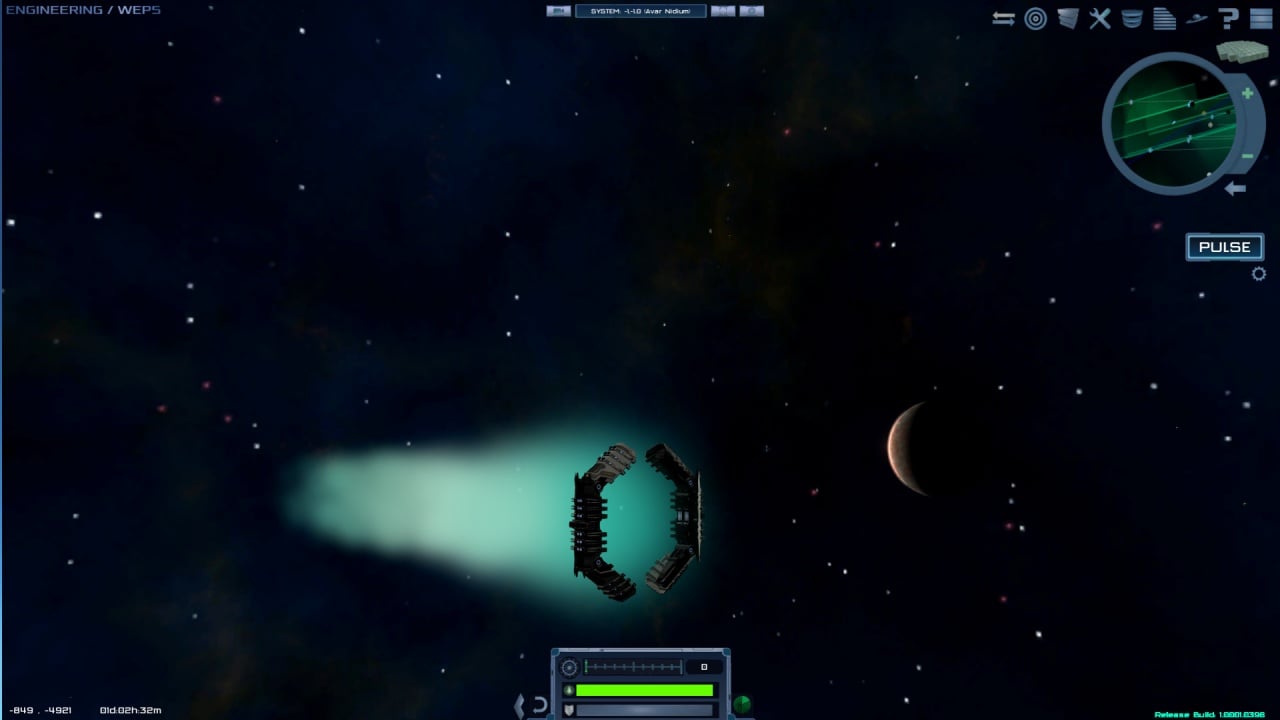This screenshot has height=720, width=1280.
Task: Fire the PULSE button
Action: click(1224, 247)
